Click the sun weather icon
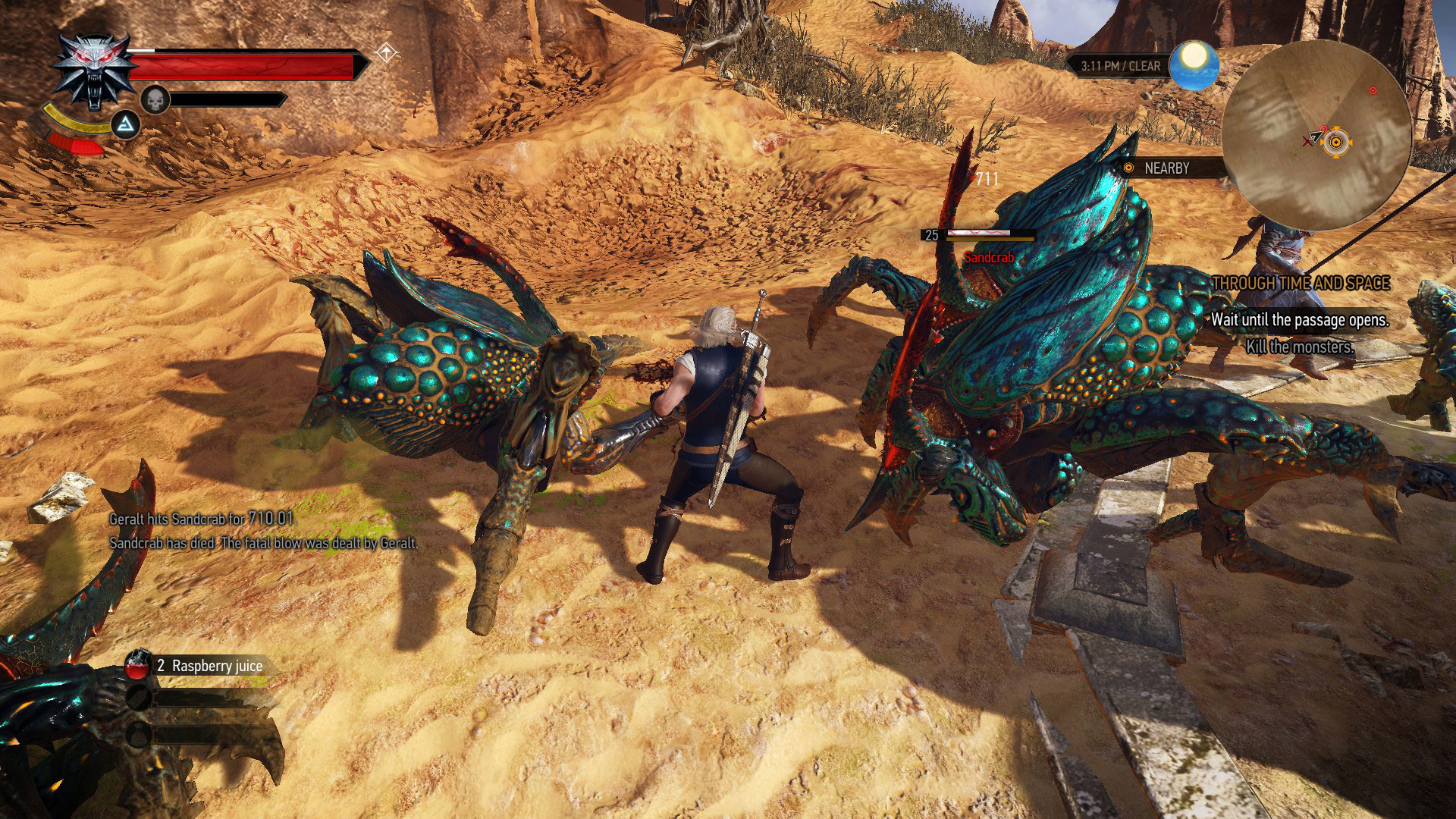This screenshot has width=1456, height=819. (x=1194, y=65)
